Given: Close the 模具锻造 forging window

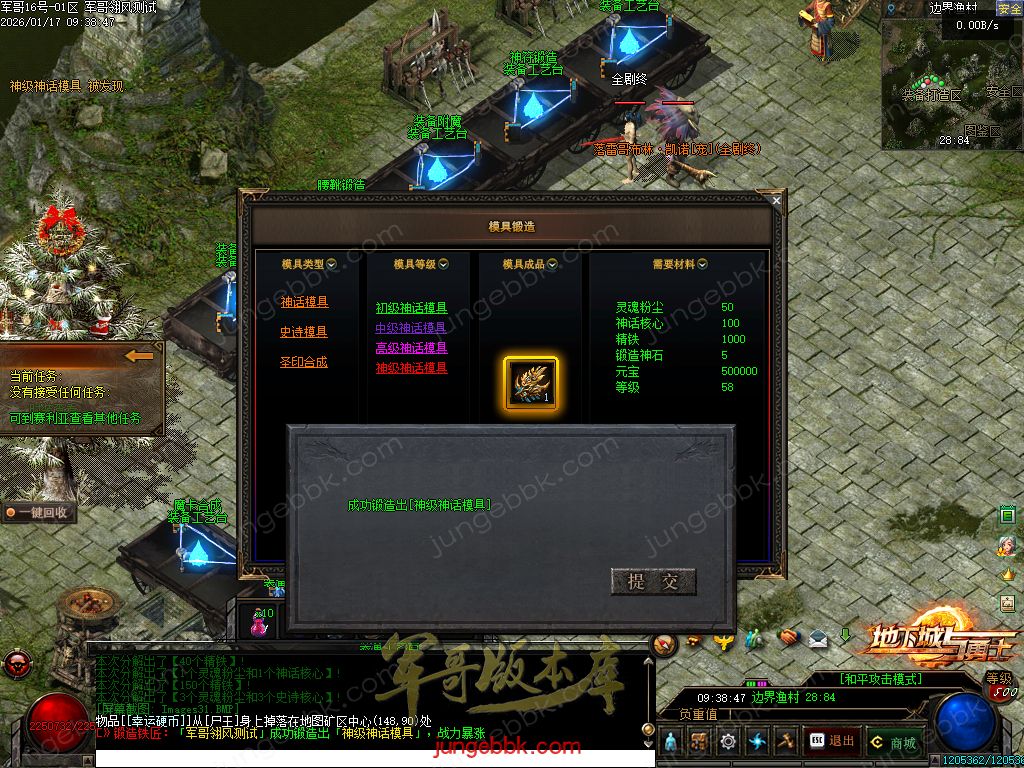Looking at the screenshot, I should point(776,201).
